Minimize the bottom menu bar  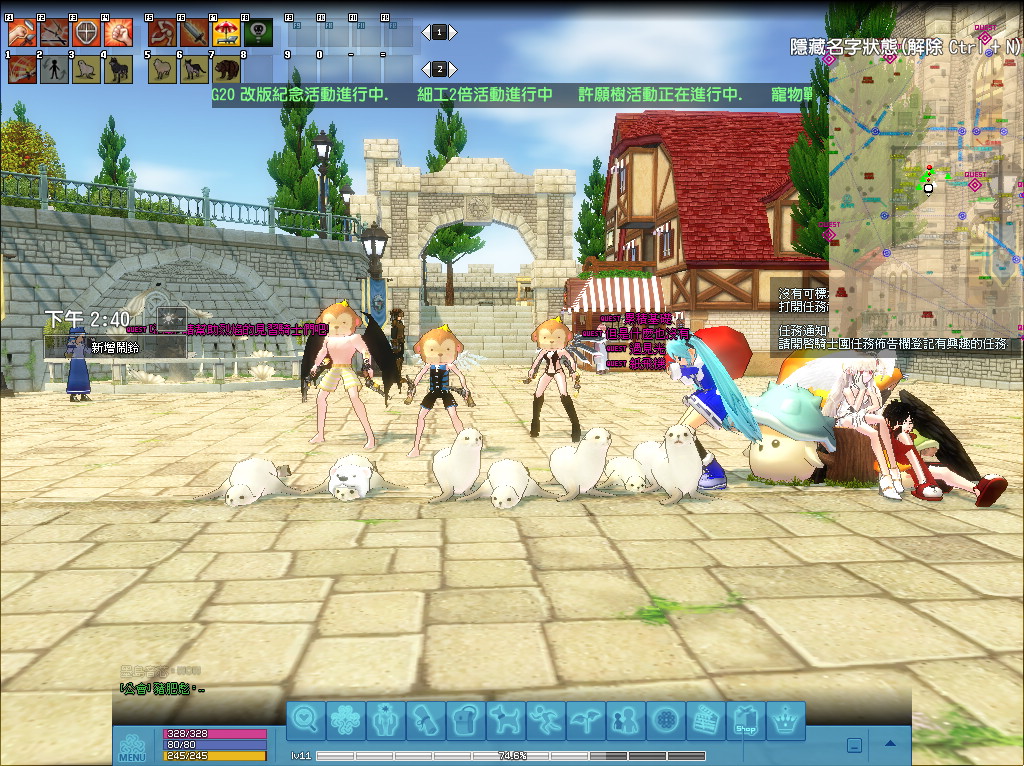click(854, 744)
